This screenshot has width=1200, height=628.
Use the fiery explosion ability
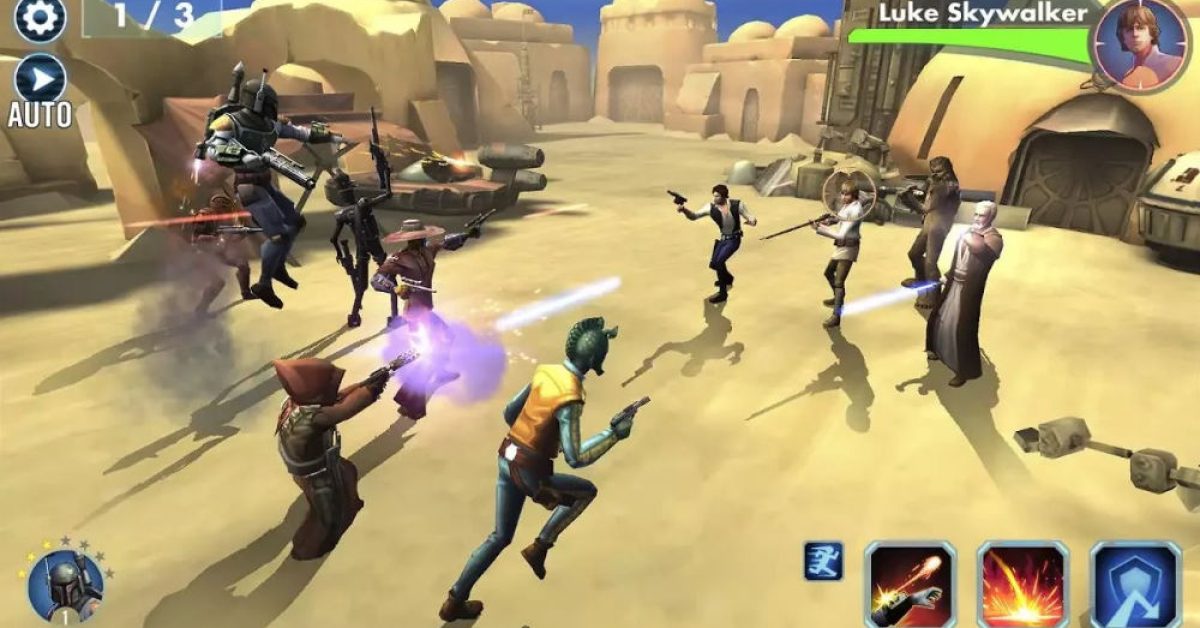click(1022, 585)
